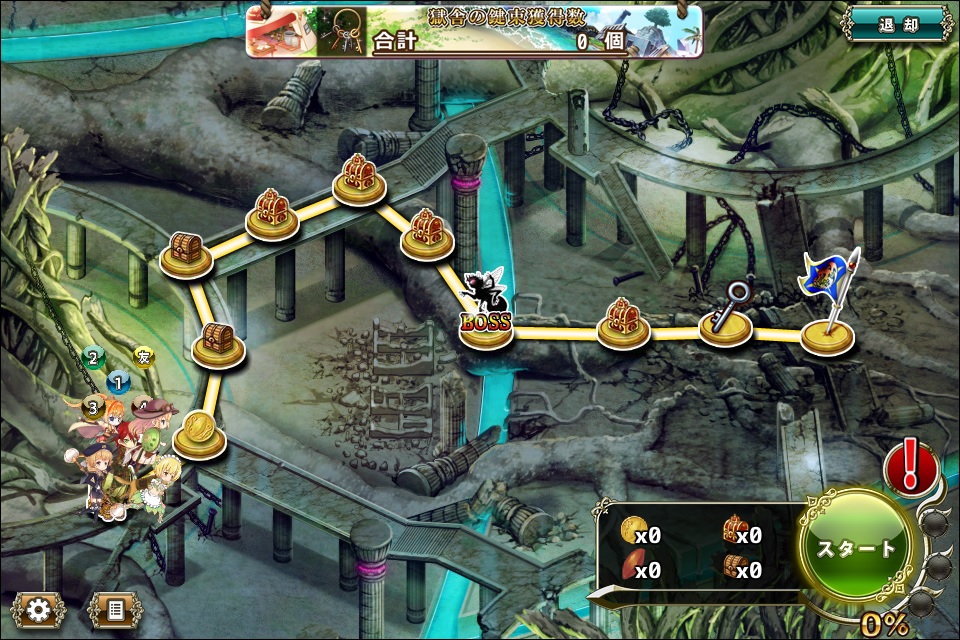The image size is (960, 640).
Task: Click the 退却 retreat button
Action: pyautogui.click(x=896, y=24)
